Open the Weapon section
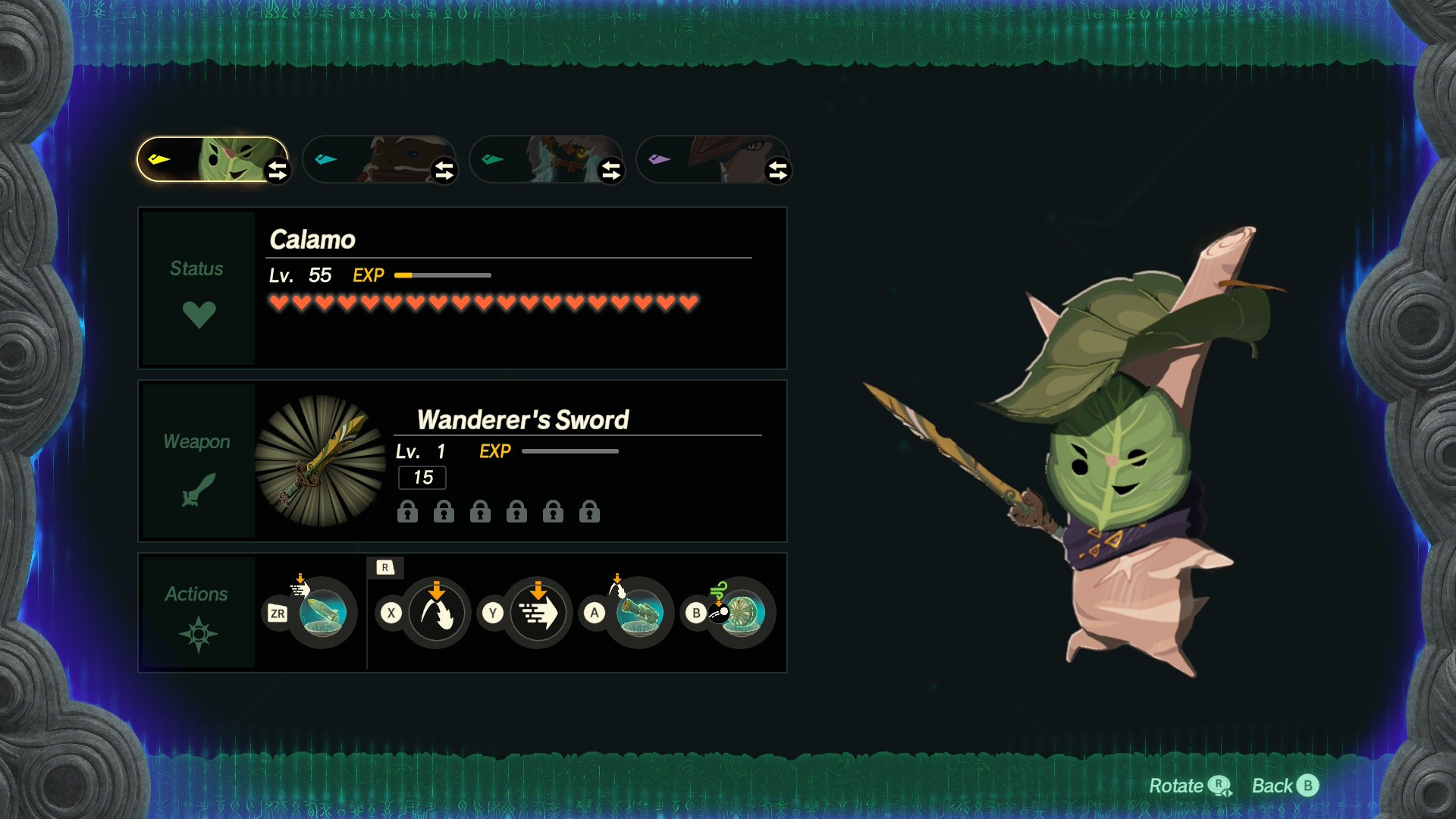 (198, 461)
